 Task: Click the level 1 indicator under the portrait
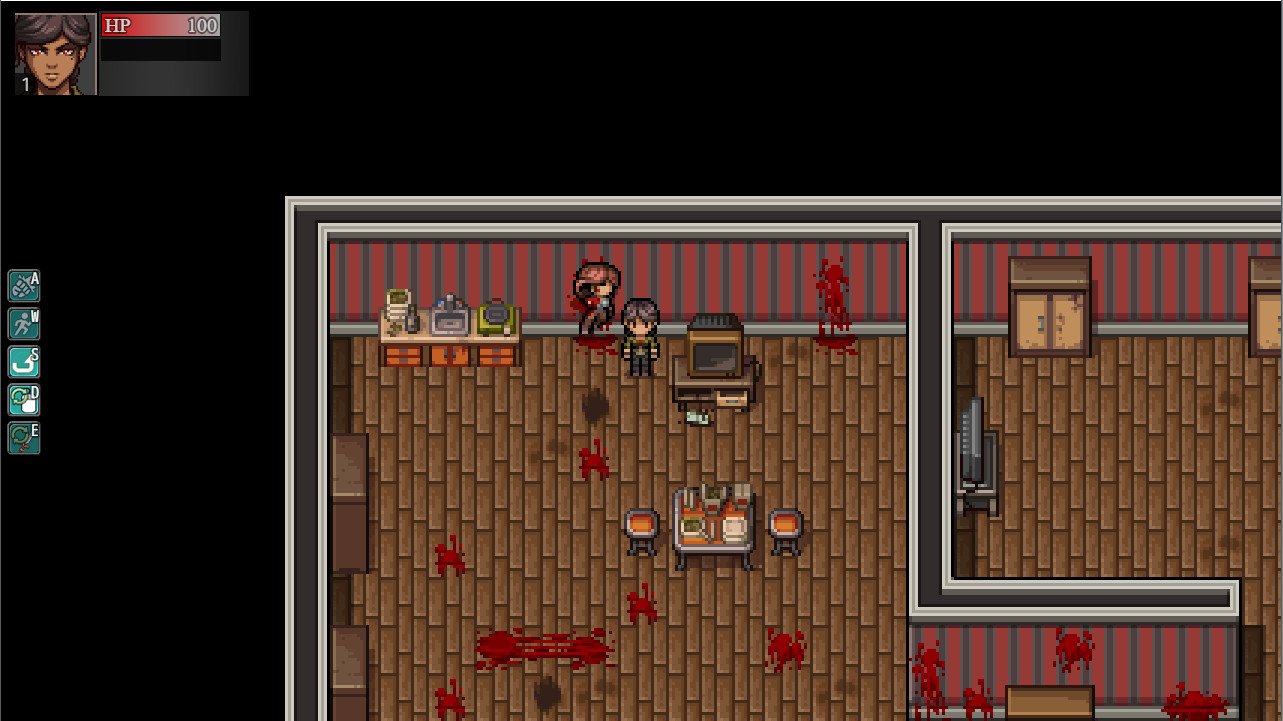(x=26, y=85)
